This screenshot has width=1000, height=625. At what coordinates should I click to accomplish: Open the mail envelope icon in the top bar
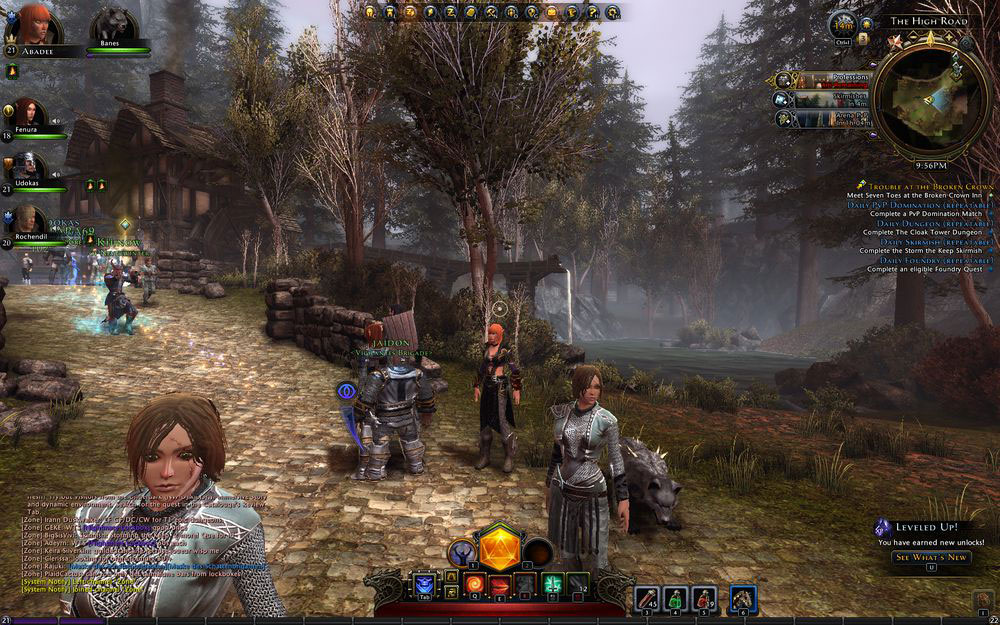click(550, 12)
